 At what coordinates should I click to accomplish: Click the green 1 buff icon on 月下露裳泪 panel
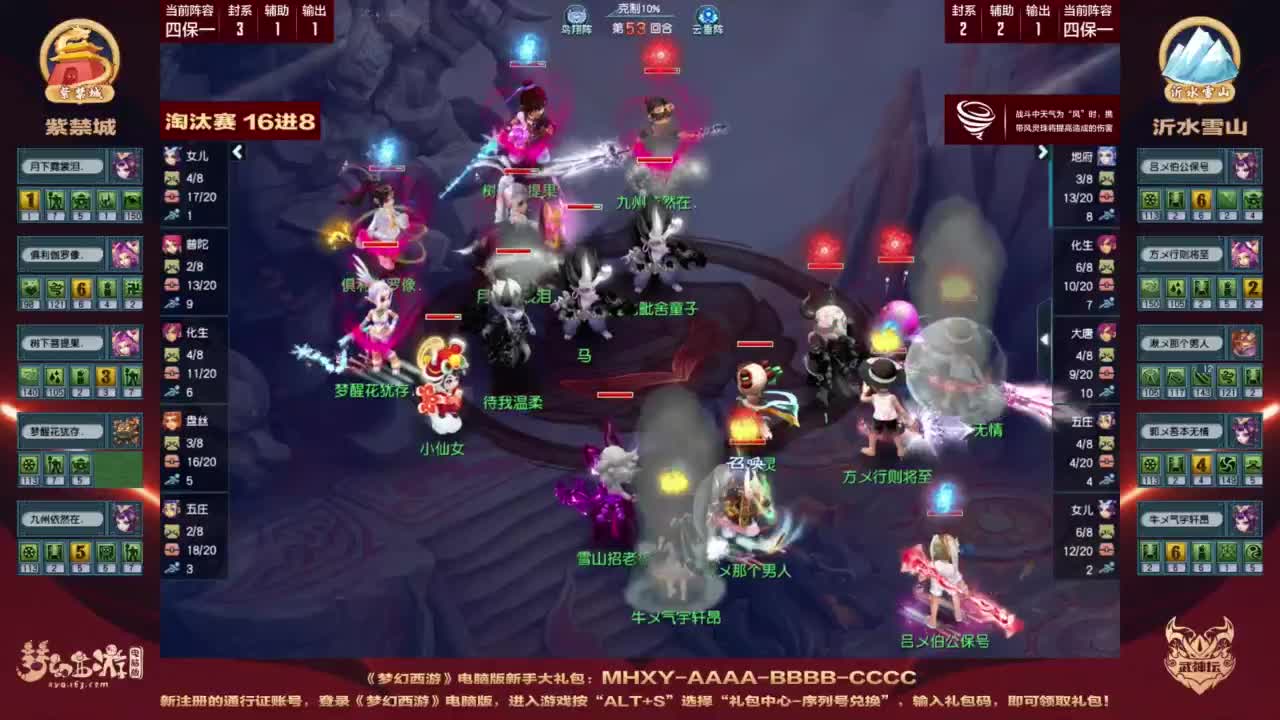29,200
